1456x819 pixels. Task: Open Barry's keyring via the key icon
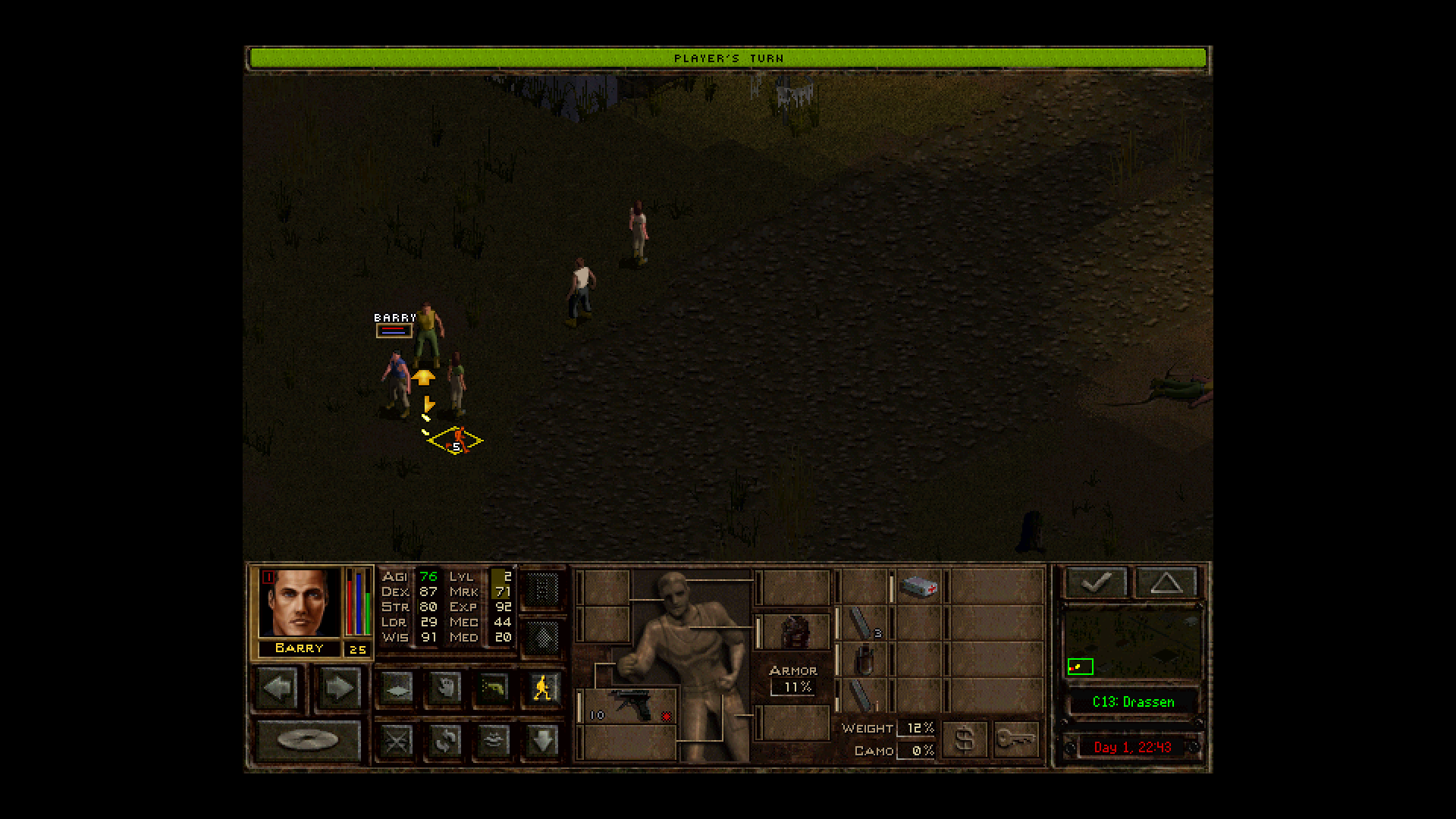pyautogui.click(x=1016, y=739)
